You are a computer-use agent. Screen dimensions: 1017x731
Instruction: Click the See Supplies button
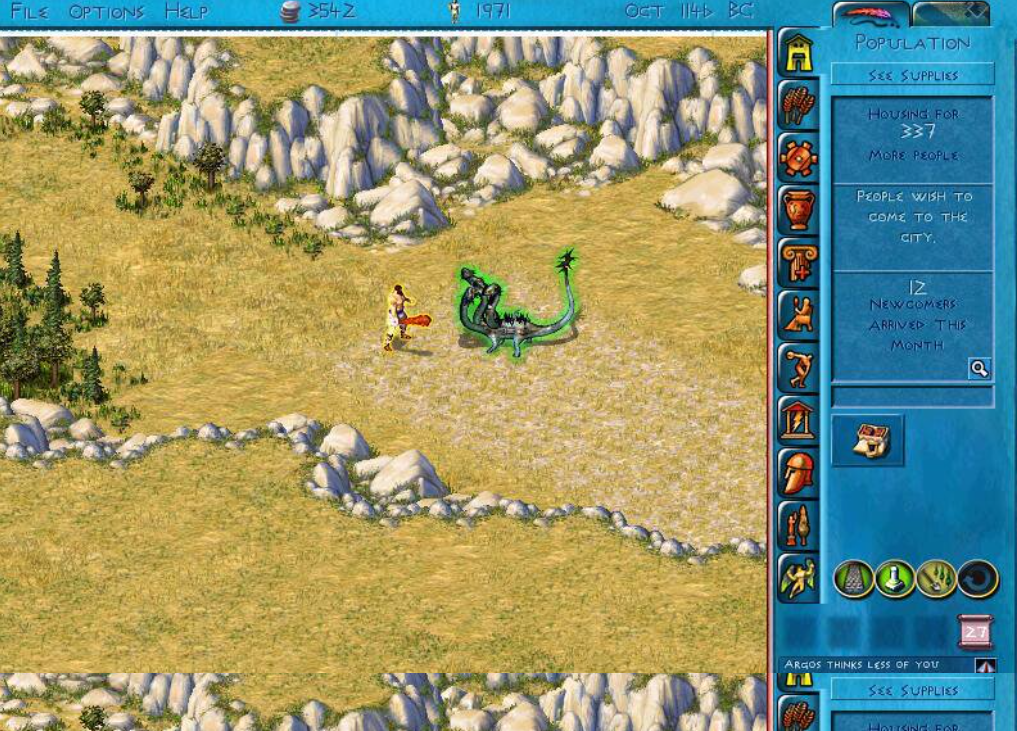[912, 75]
